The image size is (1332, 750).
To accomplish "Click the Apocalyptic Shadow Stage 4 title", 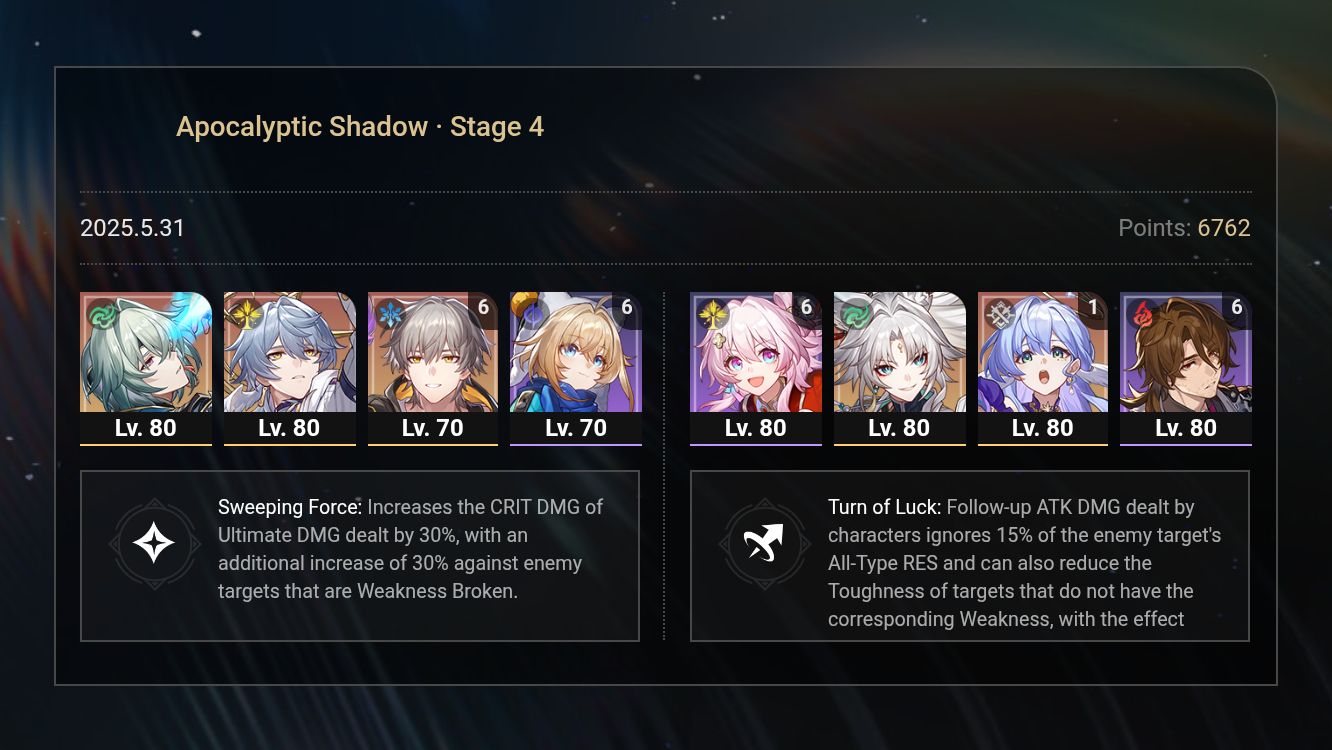I will 360,126.
